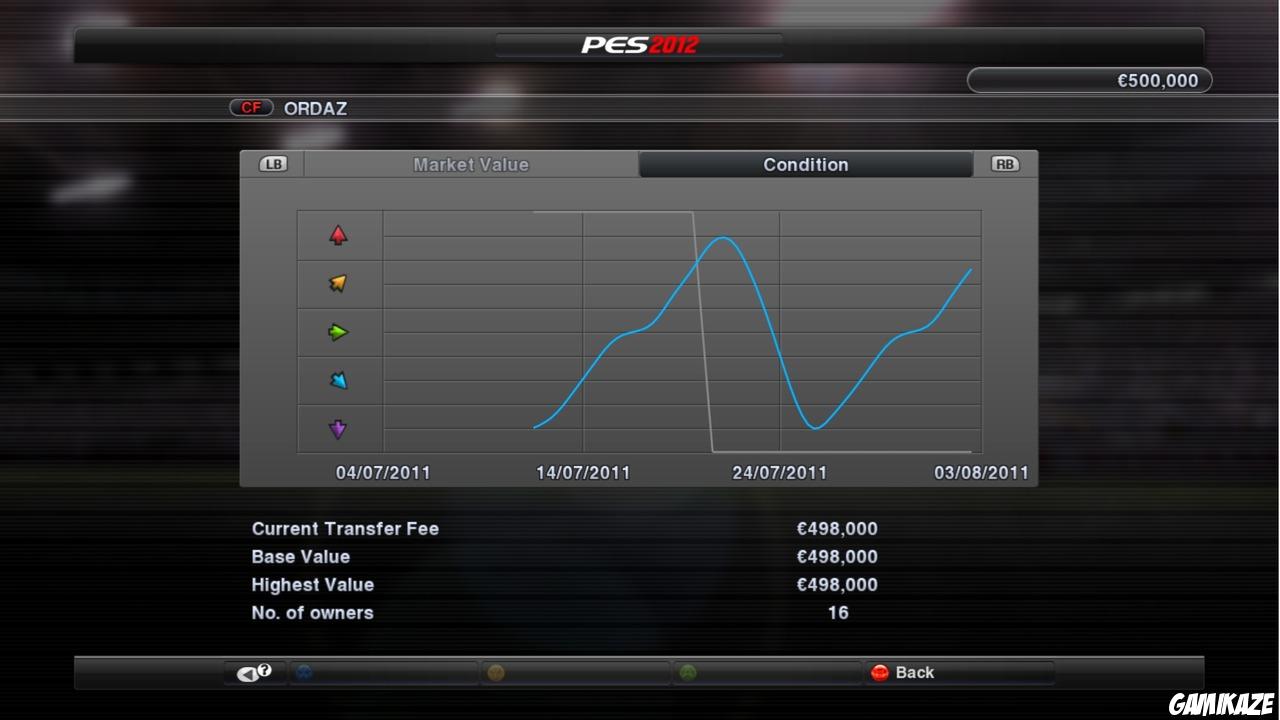Click the blue condition curve peak on the chart
Screen dimensions: 1280x720
tap(722, 239)
